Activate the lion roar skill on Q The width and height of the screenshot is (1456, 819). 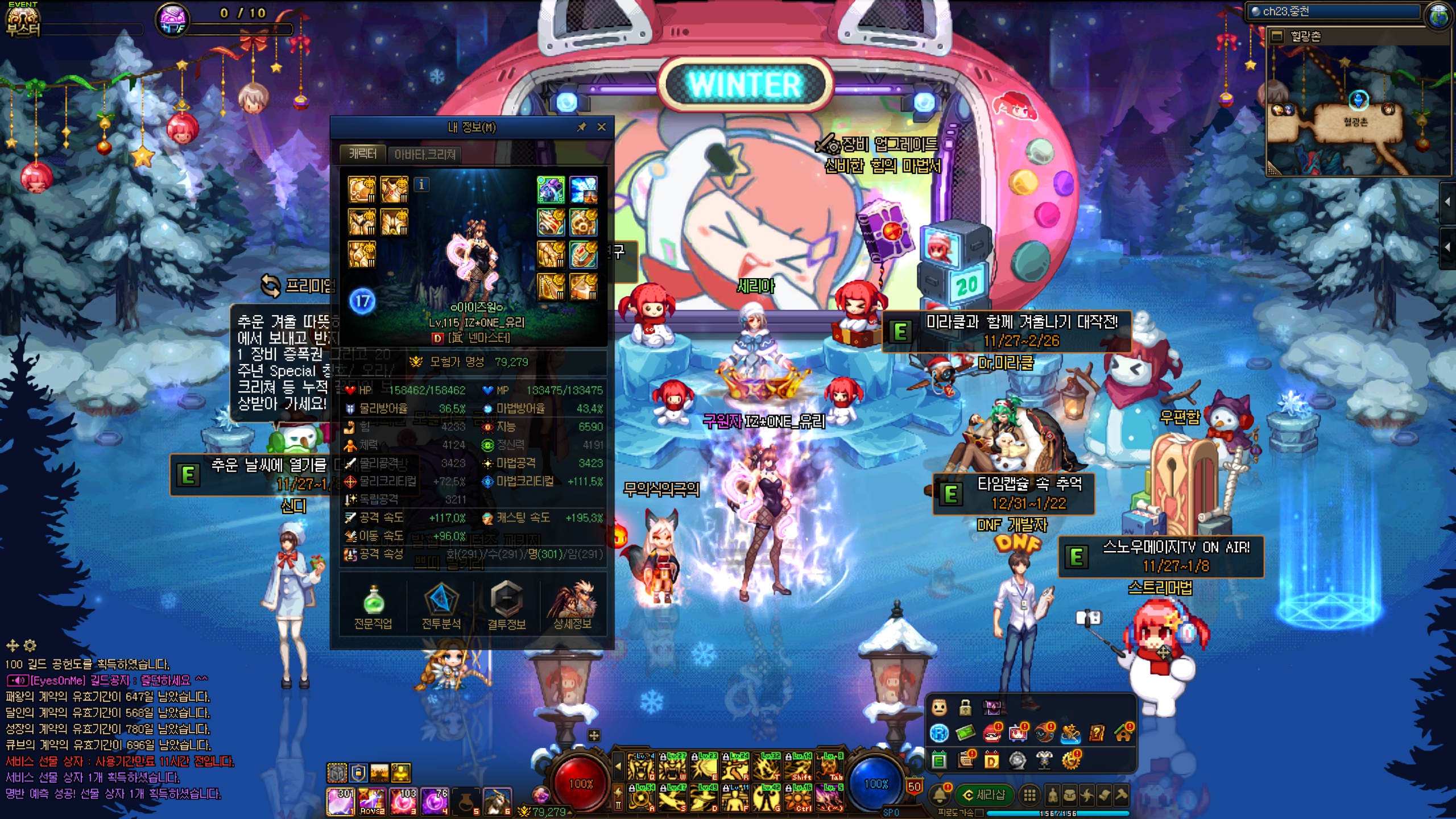tap(640, 767)
